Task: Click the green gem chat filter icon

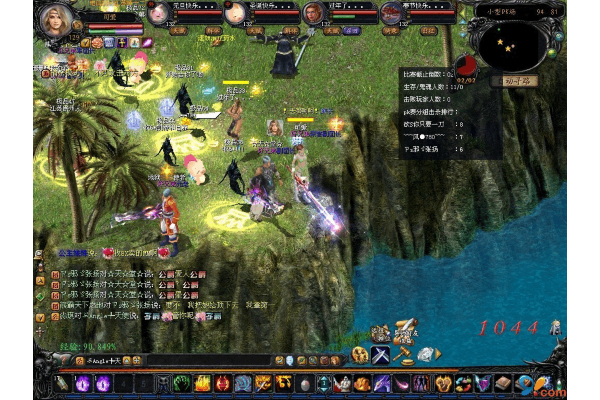Action: pyautogui.click(x=302, y=359)
